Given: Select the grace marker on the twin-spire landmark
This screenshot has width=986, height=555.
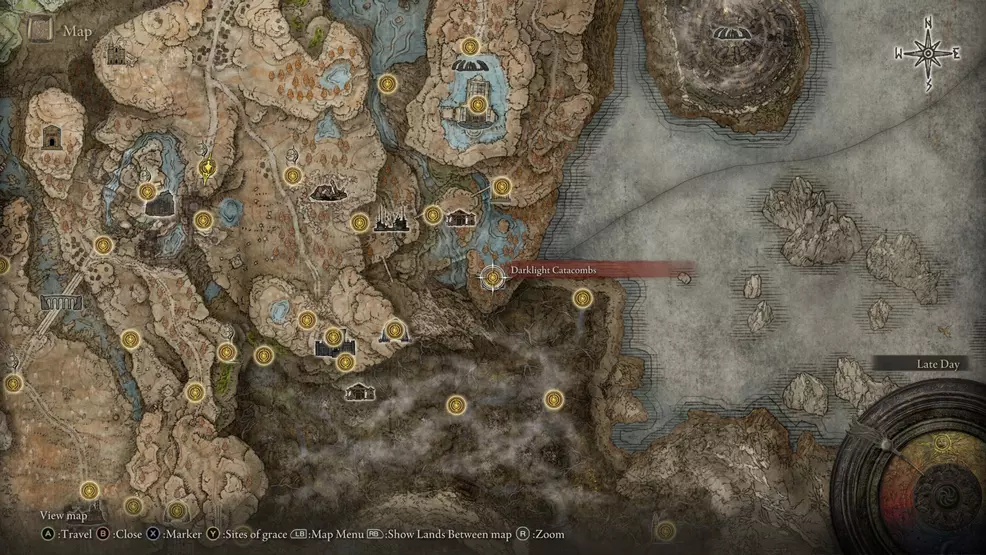Looking at the screenshot, I should point(394,328).
